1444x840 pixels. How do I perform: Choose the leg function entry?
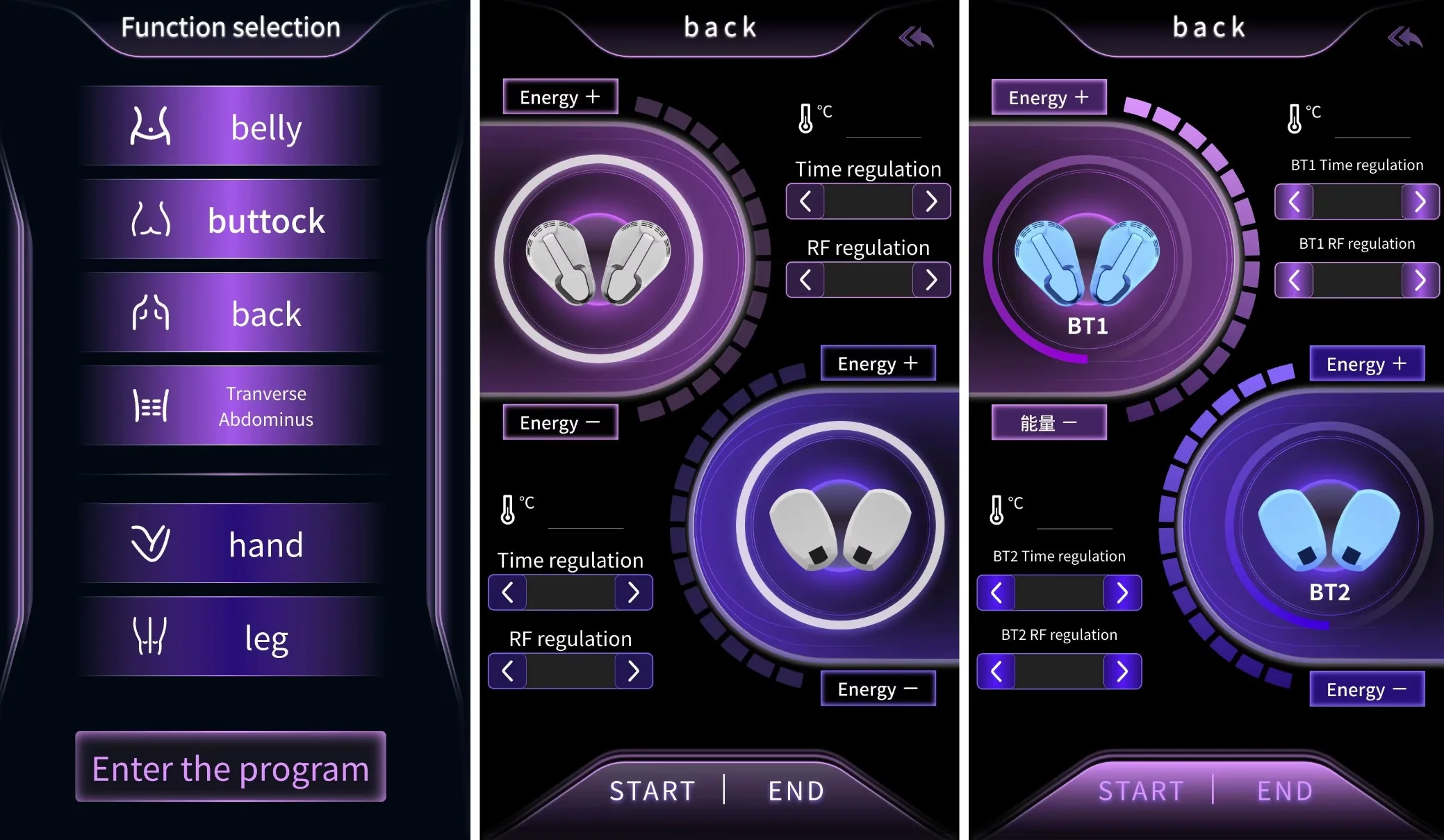coord(231,637)
